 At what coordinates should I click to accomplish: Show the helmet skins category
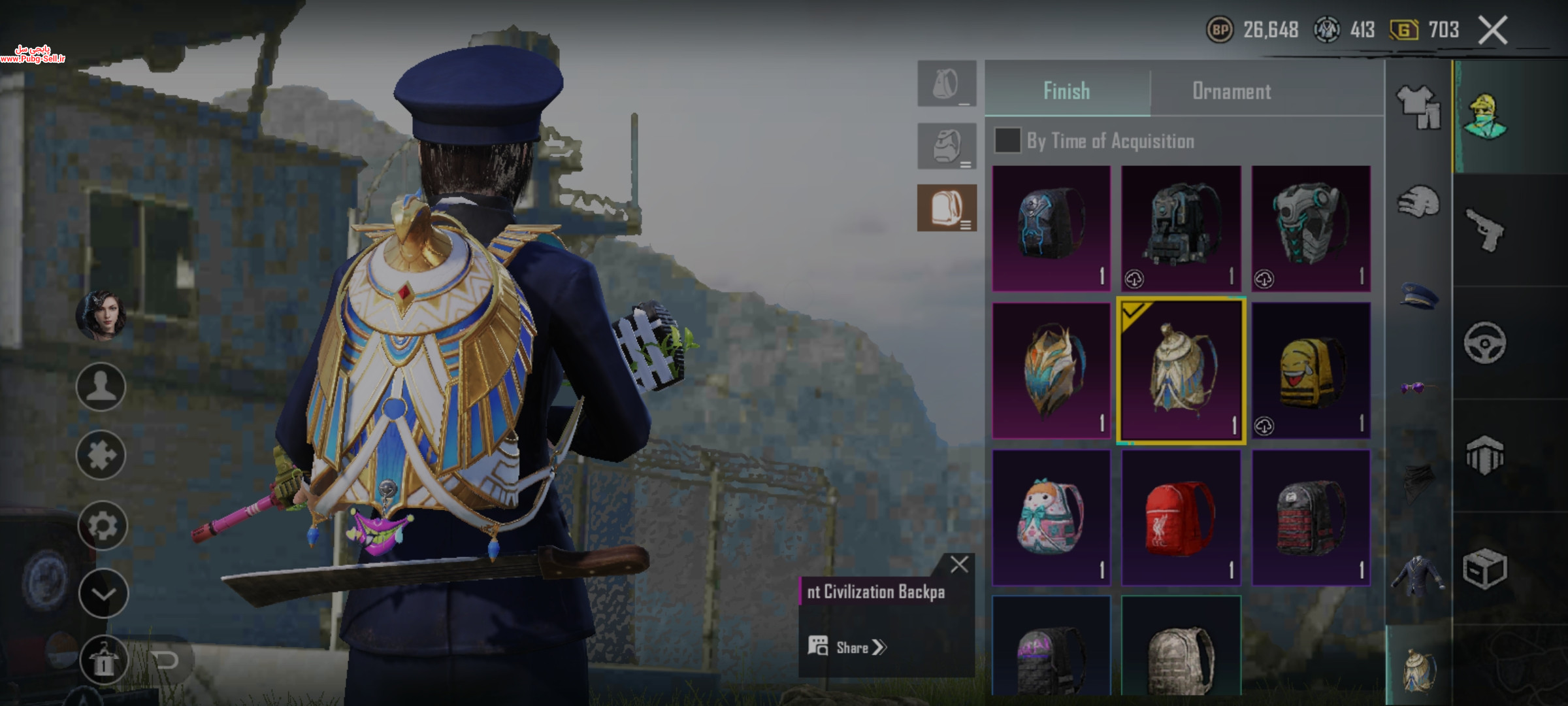[1418, 201]
